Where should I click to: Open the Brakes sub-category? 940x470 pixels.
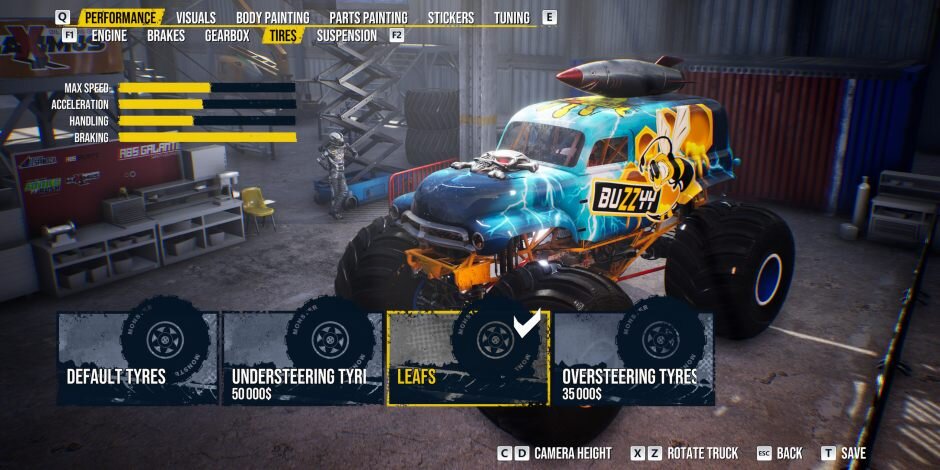[x=166, y=36]
